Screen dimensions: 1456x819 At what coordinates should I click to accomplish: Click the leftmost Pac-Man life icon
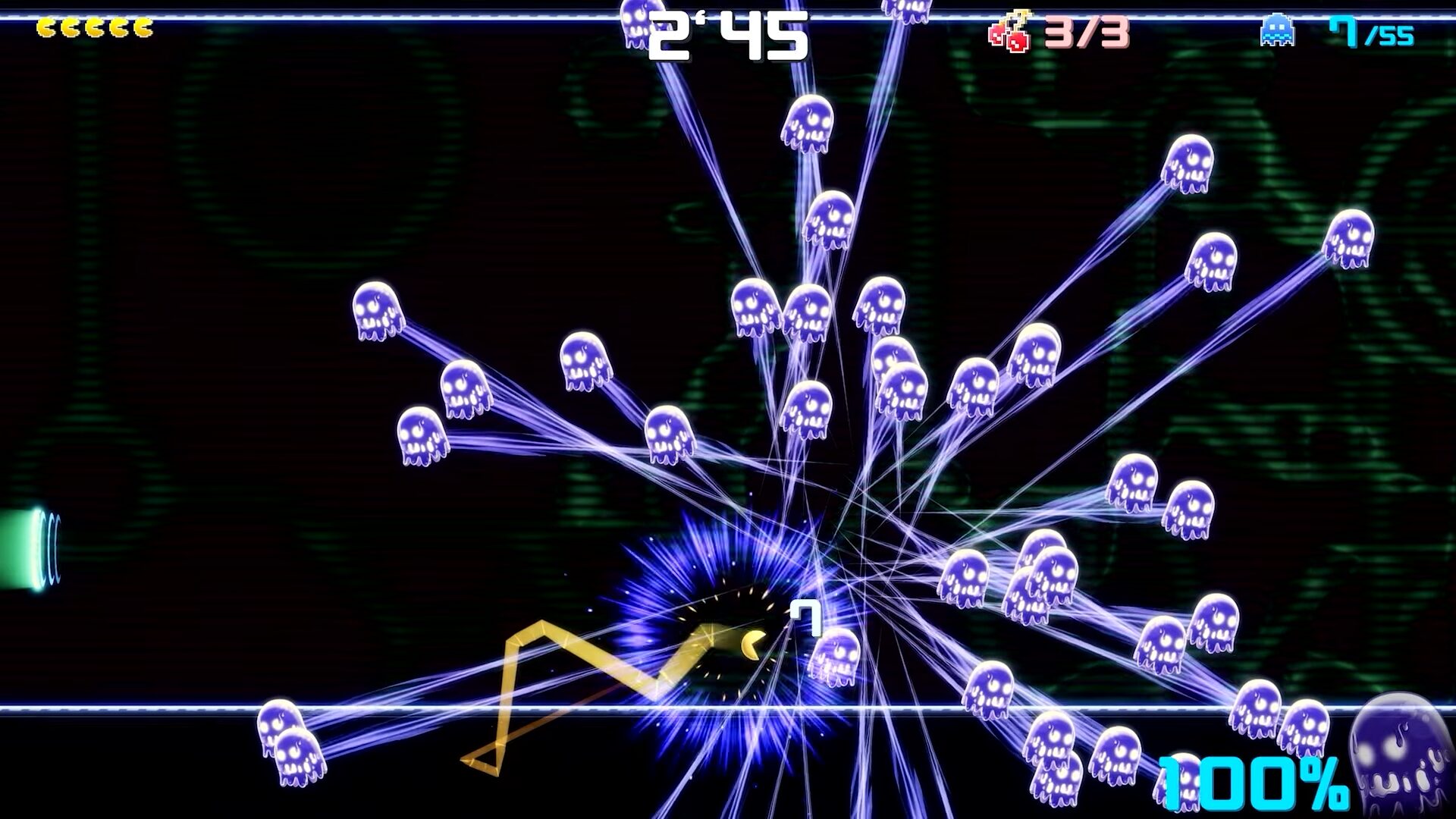pyautogui.click(x=48, y=27)
